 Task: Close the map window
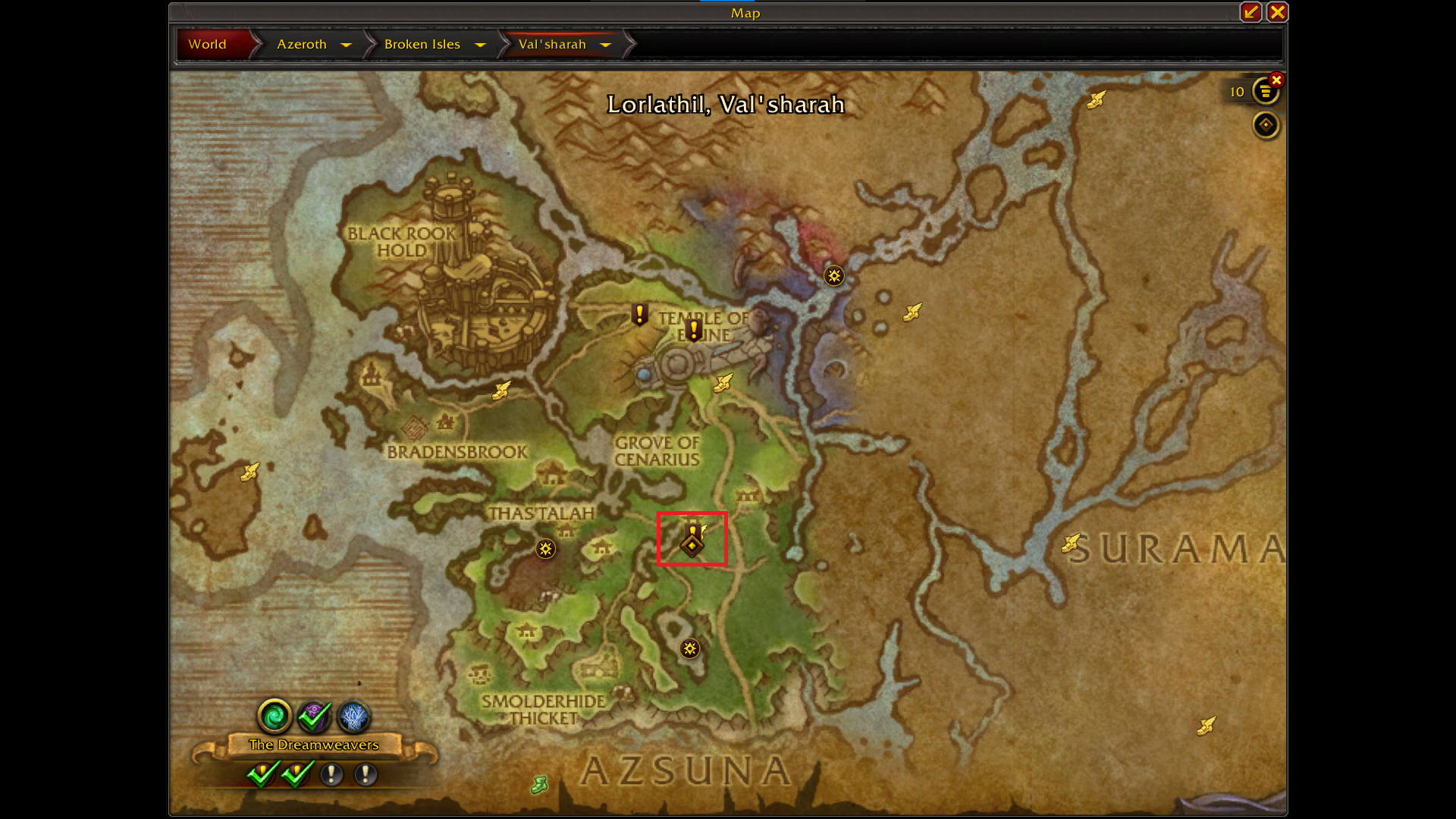[1277, 12]
